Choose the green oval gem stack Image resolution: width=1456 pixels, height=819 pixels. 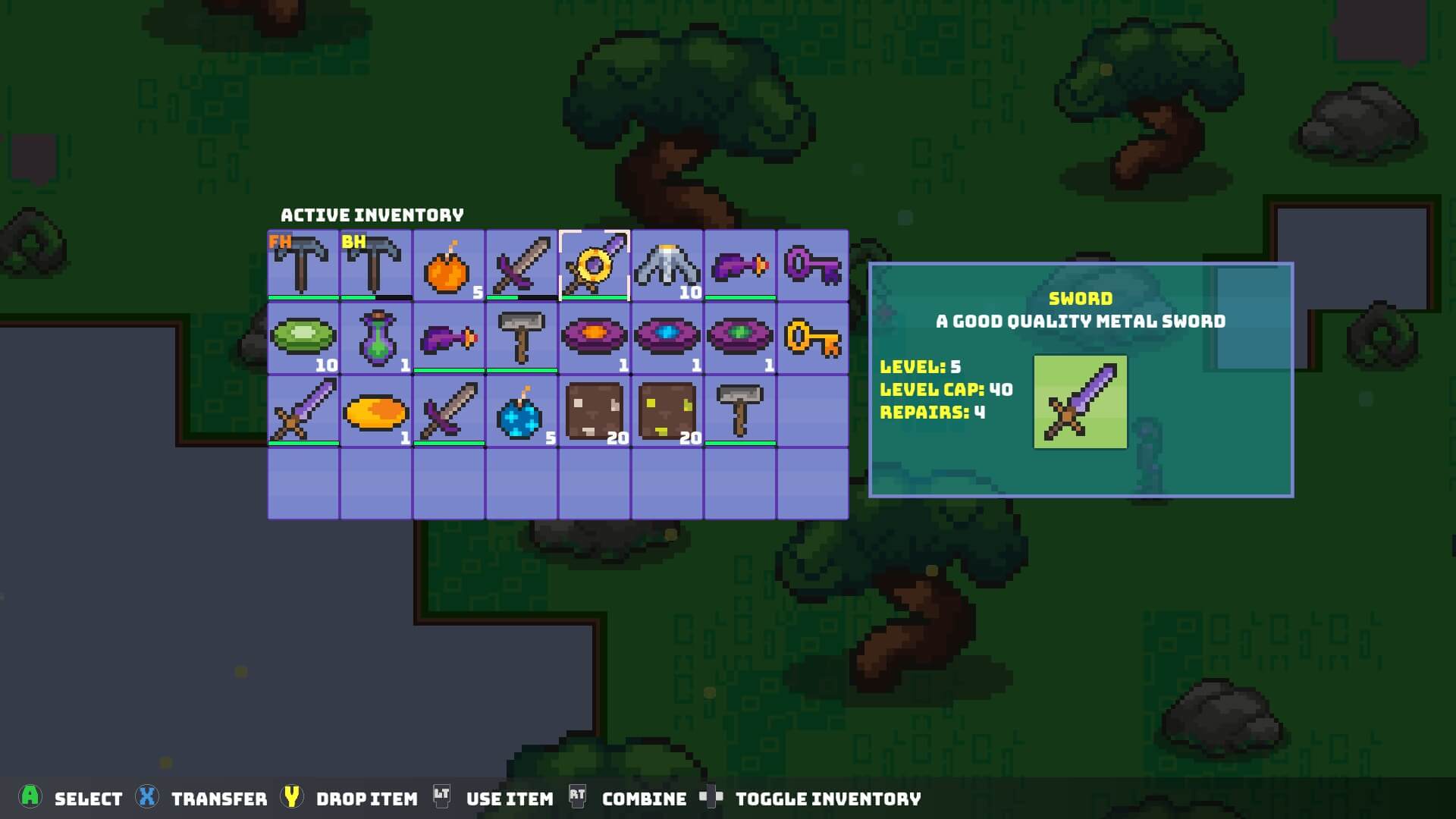[x=303, y=338]
